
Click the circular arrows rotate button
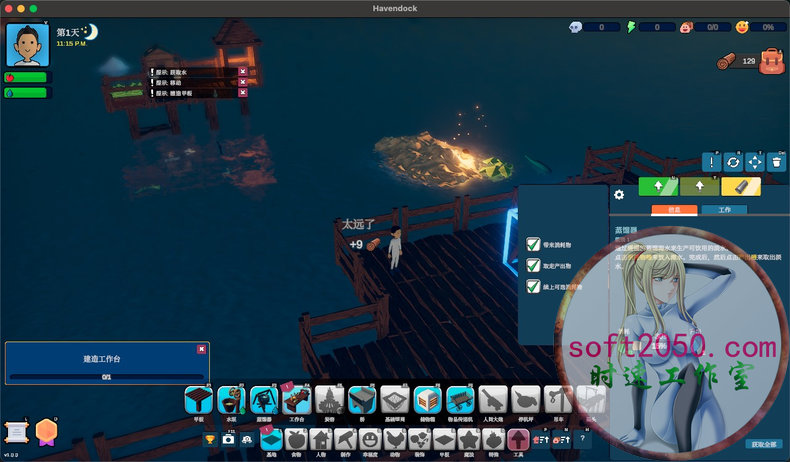[733, 161]
